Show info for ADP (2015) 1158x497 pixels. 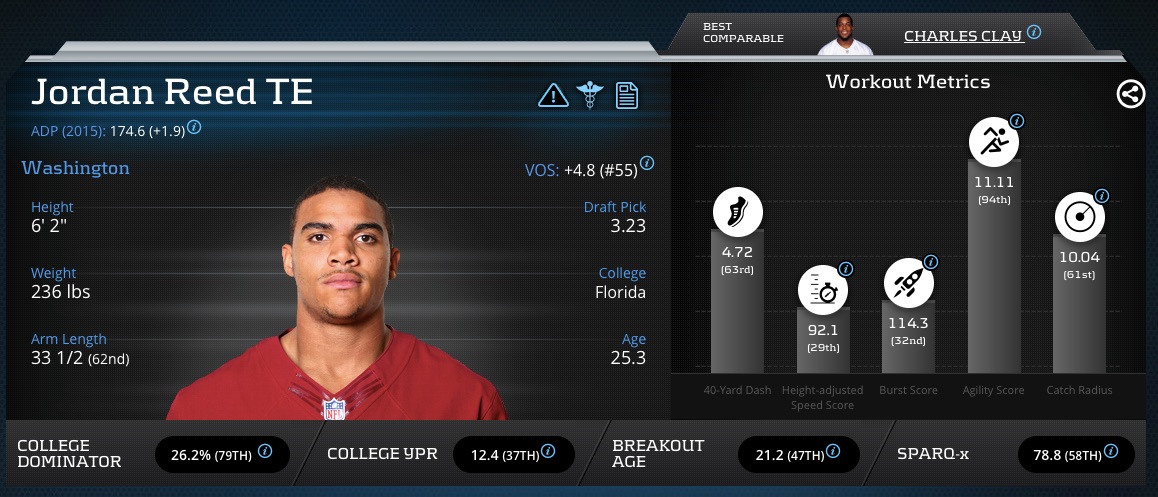coord(194,127)
